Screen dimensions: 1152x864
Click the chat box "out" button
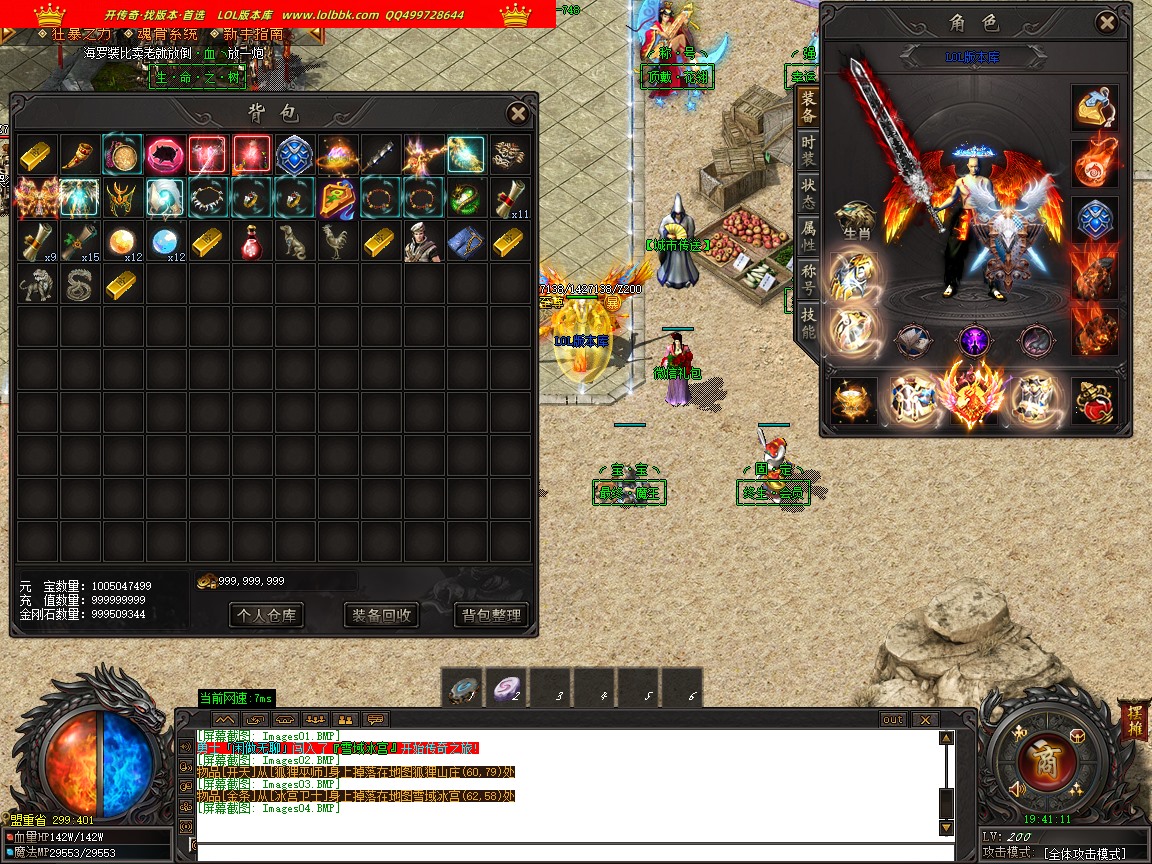pyautogui.click(x=893, y=719)
